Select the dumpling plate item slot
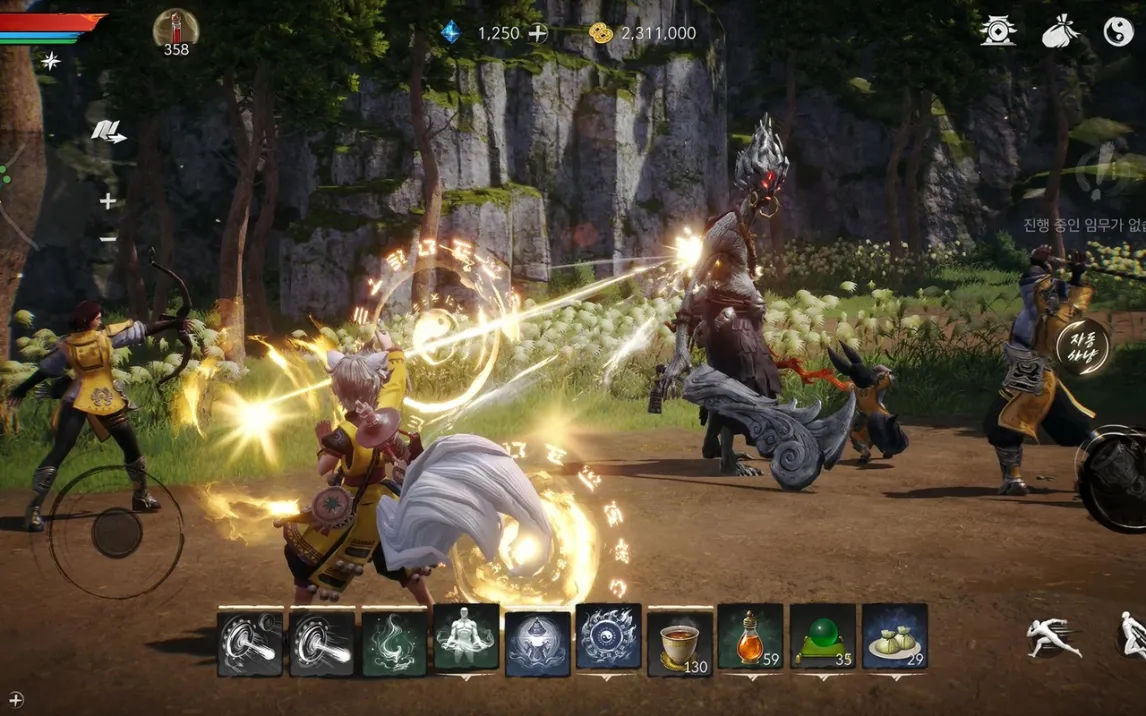The width and height of the screenshot is (1146, 716). pos(894,638)
